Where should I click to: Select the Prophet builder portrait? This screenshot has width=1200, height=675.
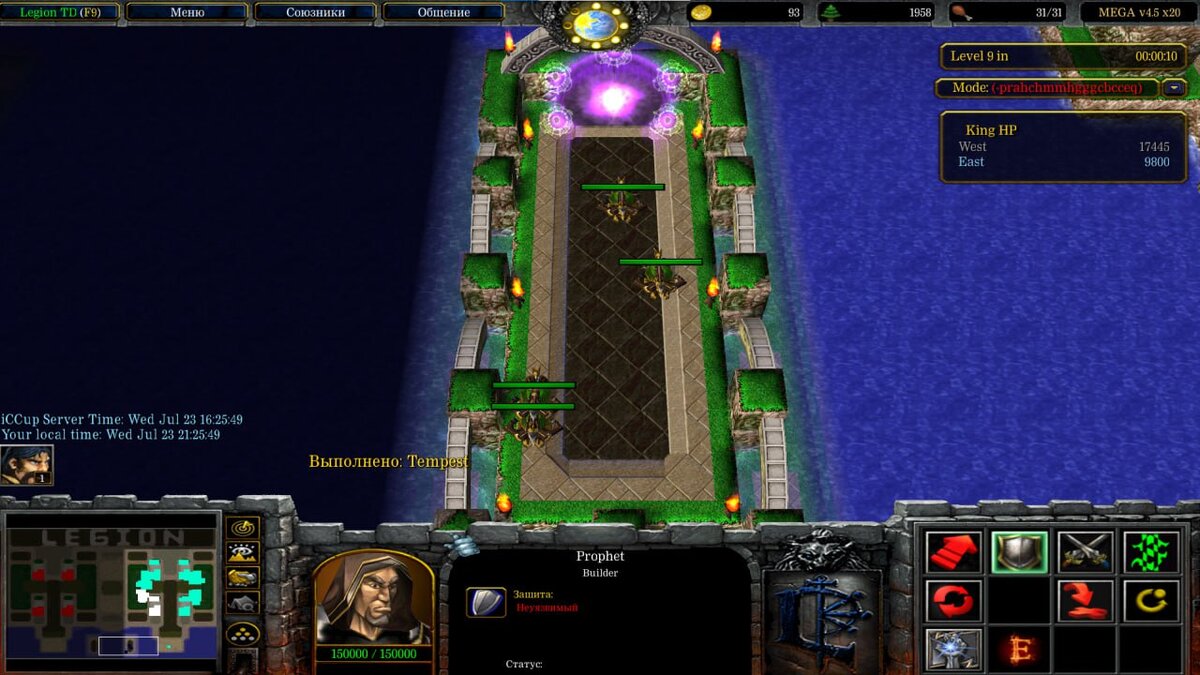(x=374, y=598)
